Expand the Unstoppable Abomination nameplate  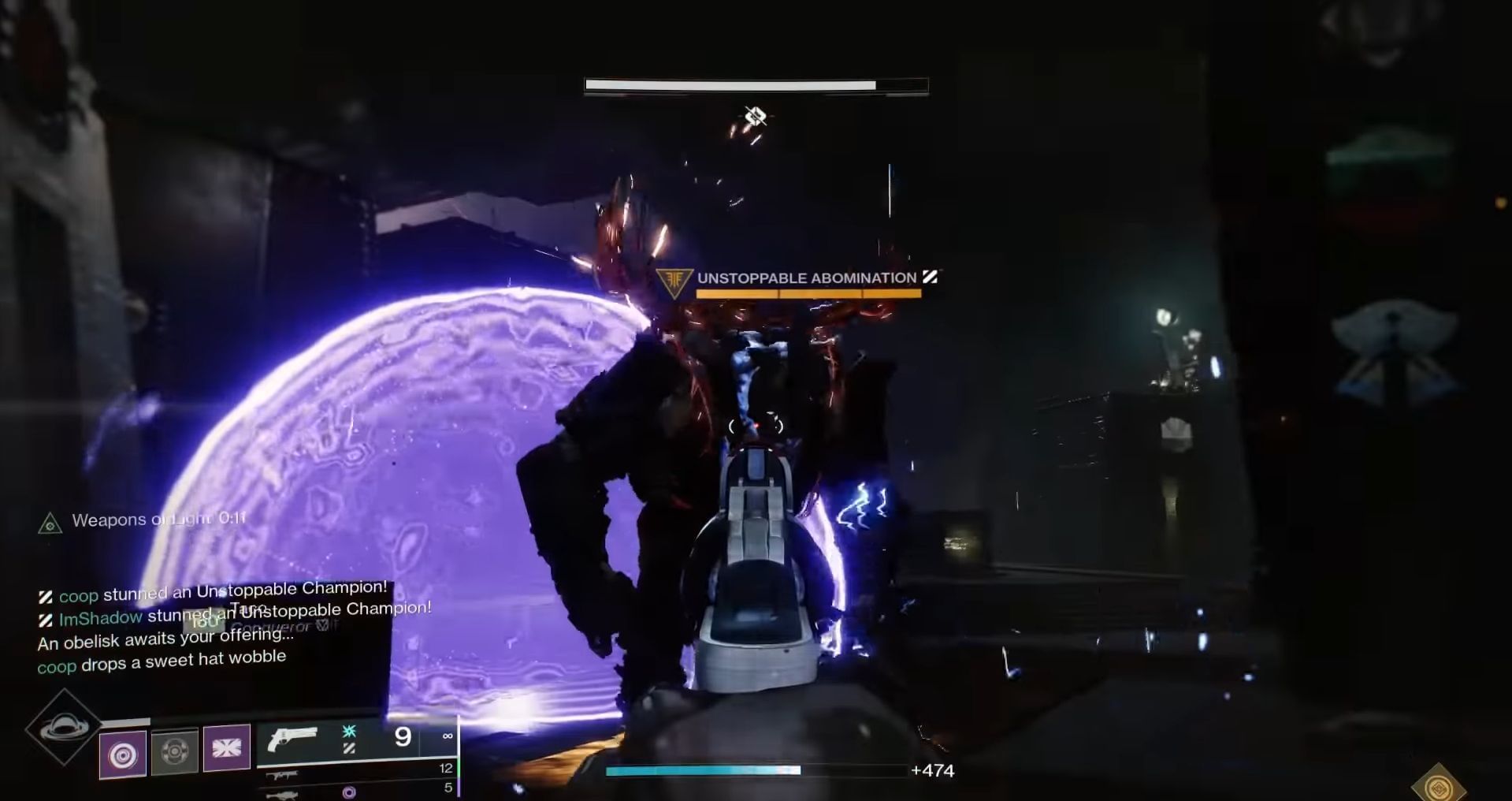(x=804, y=278)
